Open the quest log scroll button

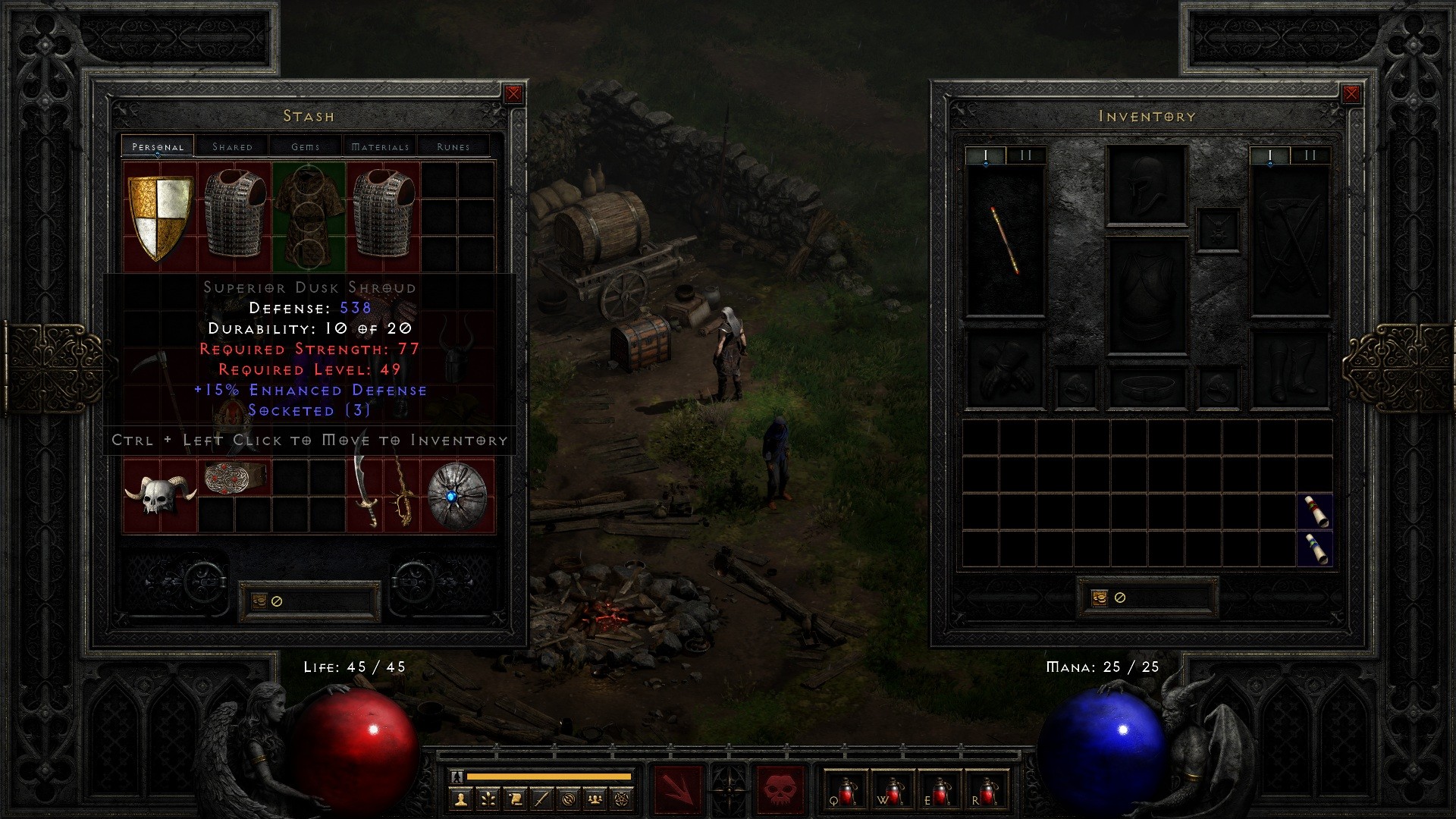tap(515, 799)
